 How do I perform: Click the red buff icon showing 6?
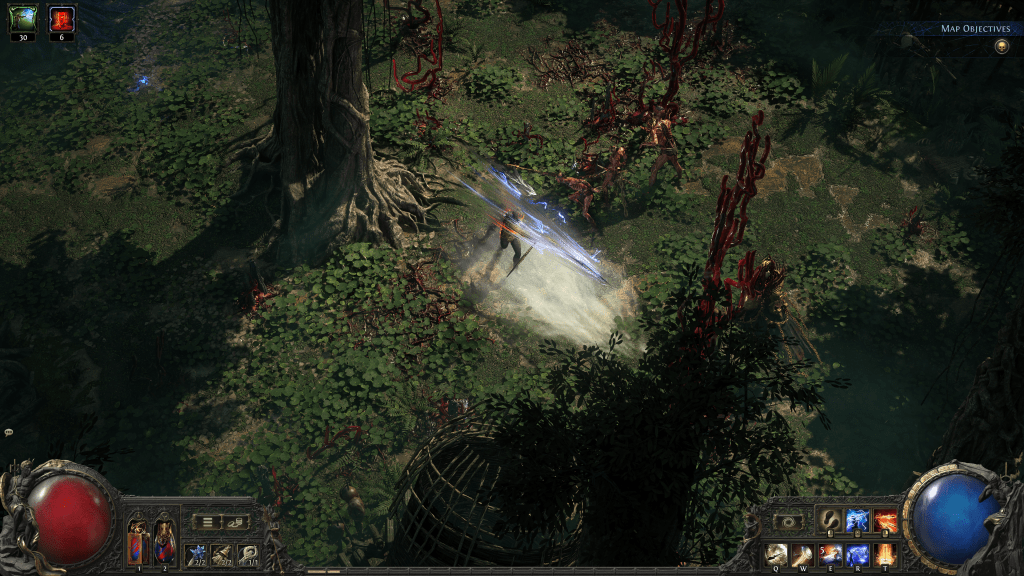tap(62, 18)
